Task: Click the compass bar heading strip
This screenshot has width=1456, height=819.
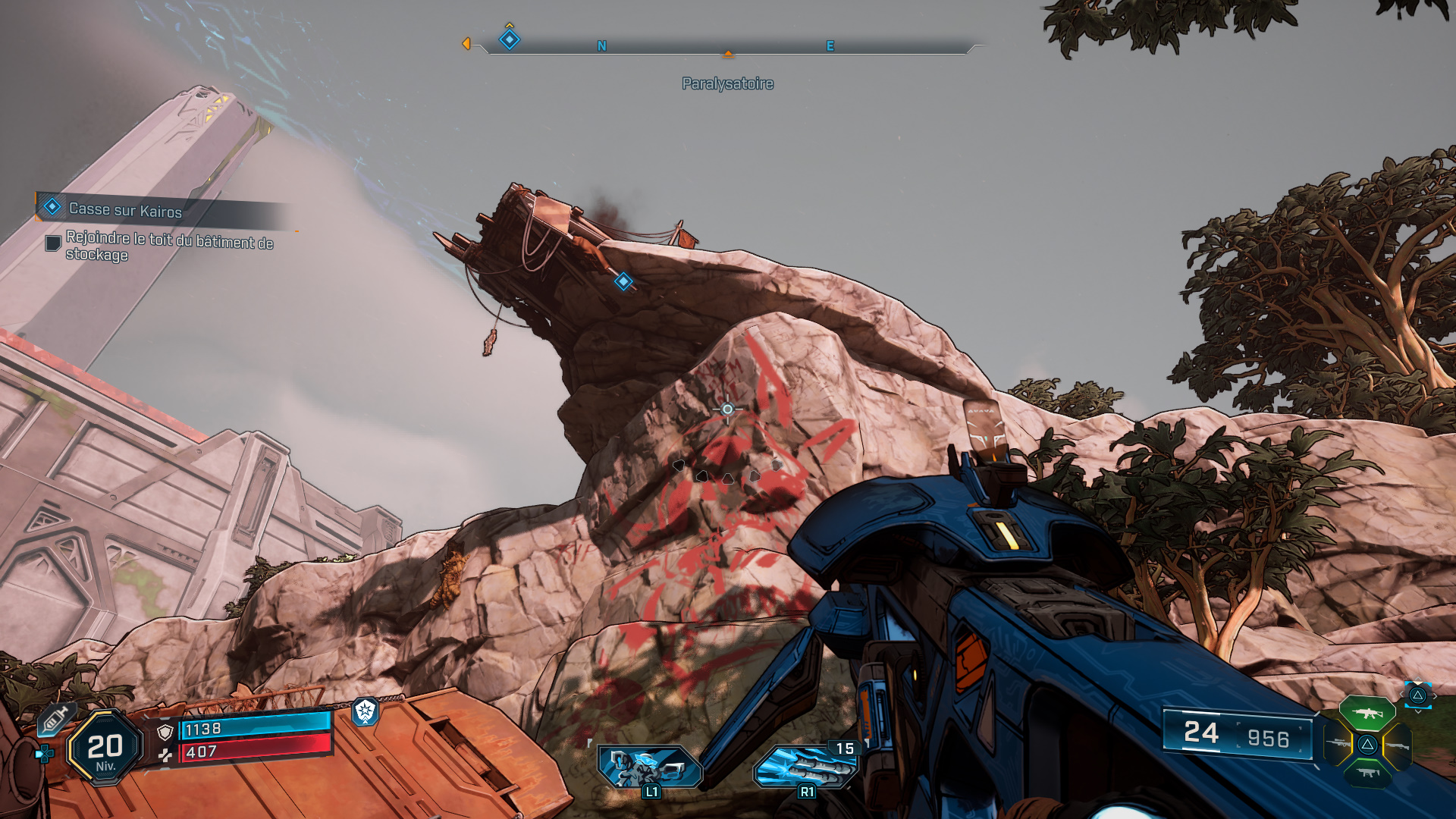Action: (x=728, y=46)
